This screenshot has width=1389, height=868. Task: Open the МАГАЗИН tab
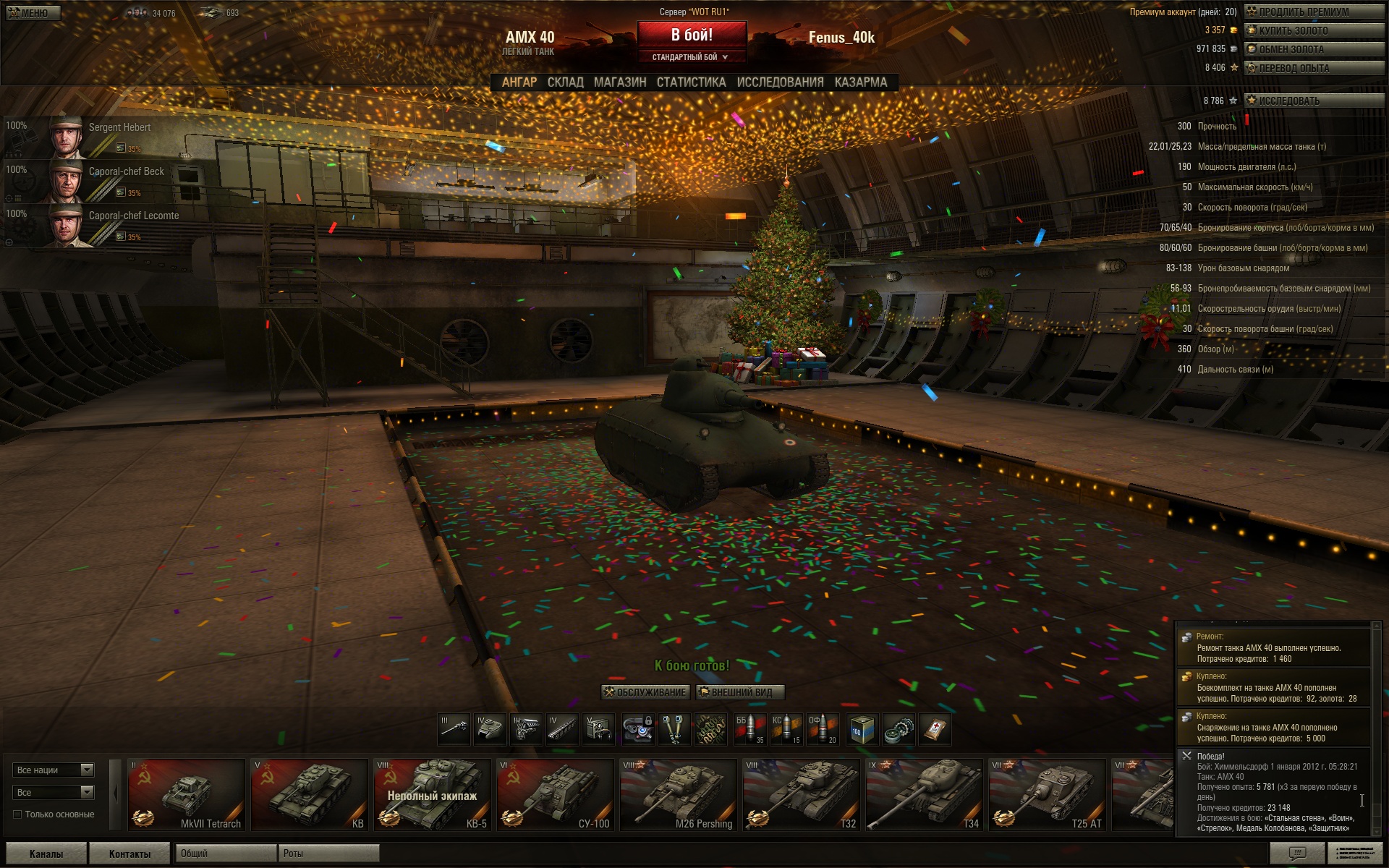click(620, 82)
